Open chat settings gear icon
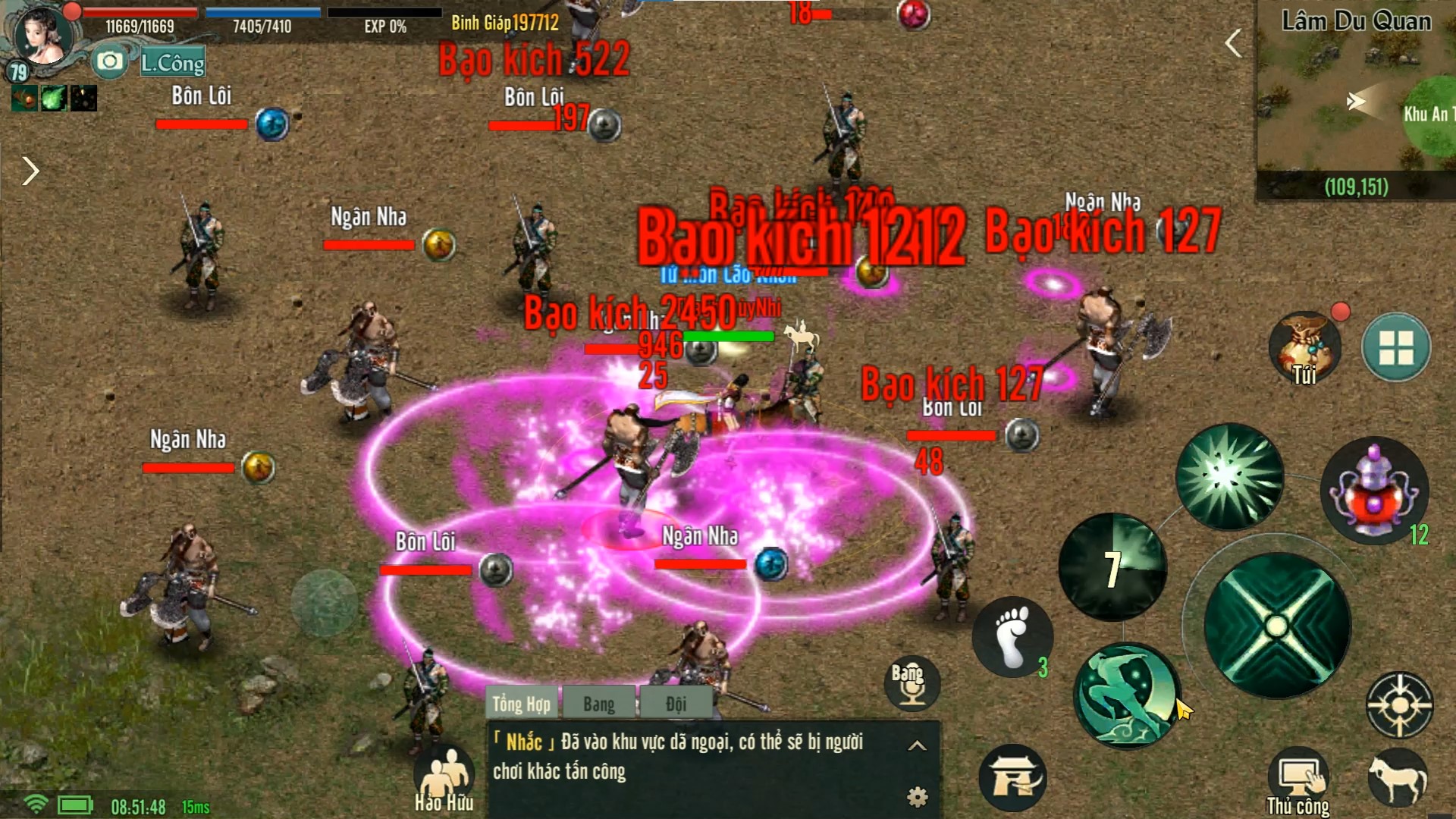1456x819 pixels. click(x=918, y=796)
